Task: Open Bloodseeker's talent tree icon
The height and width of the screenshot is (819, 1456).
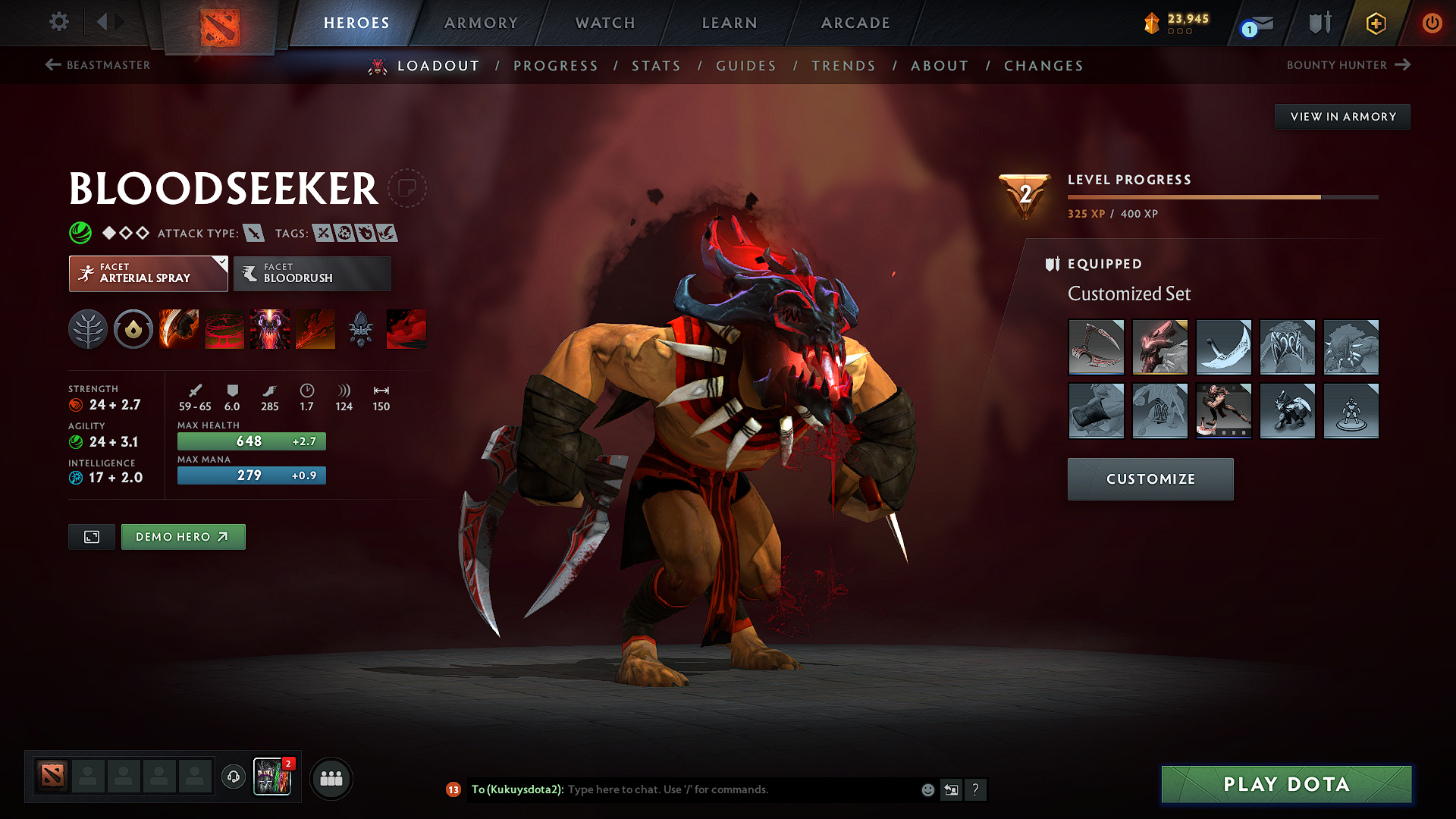Action: [x=87, y=329]
